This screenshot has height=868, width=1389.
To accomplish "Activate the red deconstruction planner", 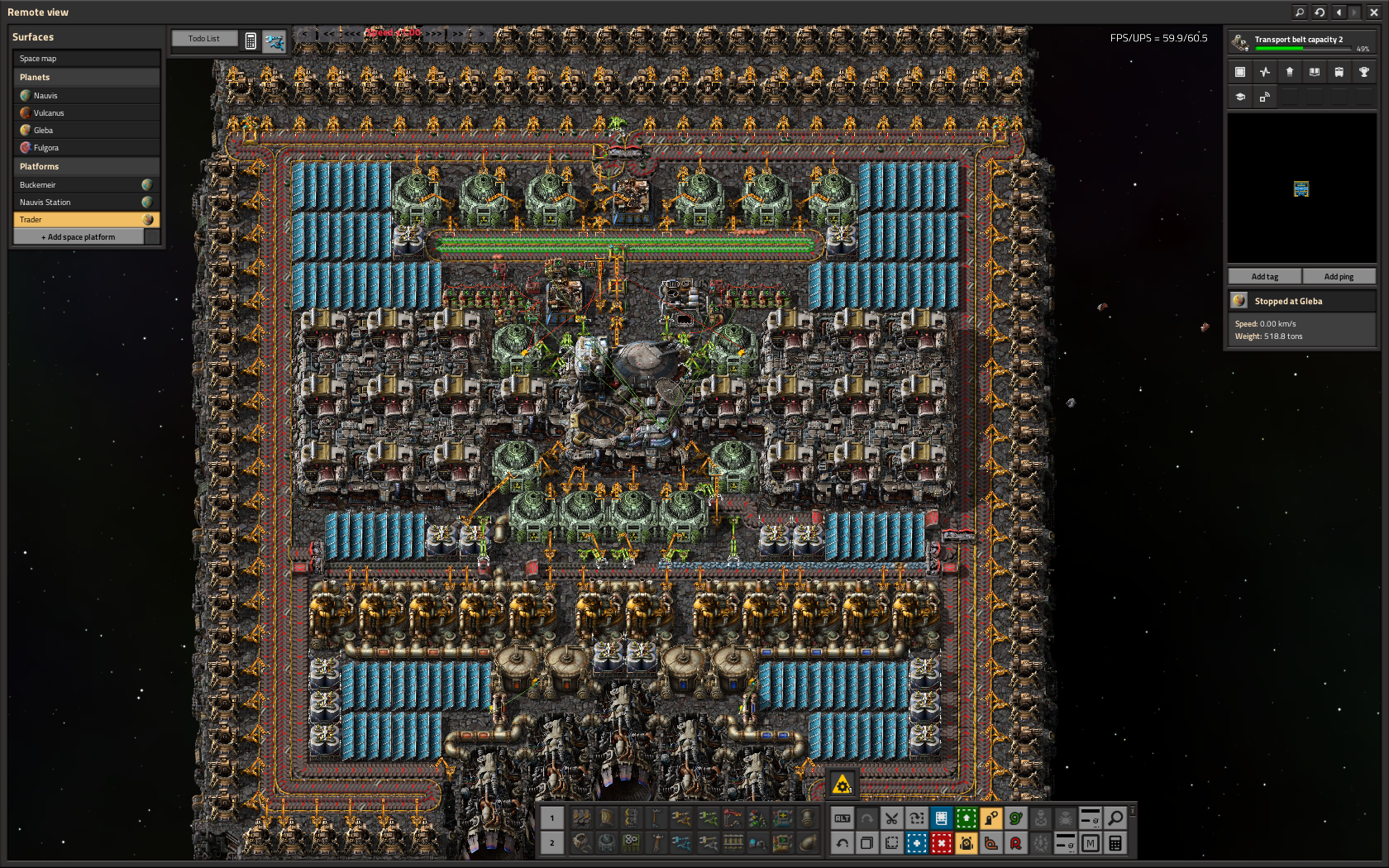I will pyautogui.click(x=941, y=843).
